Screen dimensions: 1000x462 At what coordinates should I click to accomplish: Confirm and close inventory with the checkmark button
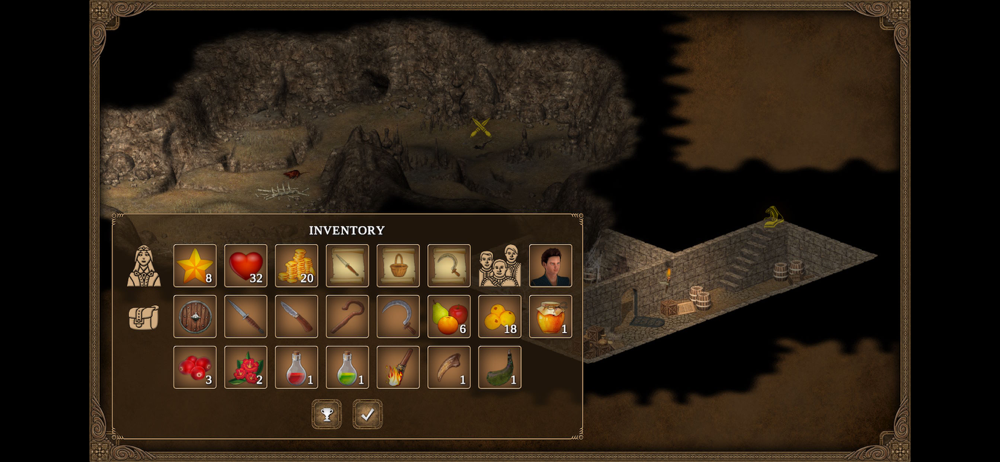367,414
